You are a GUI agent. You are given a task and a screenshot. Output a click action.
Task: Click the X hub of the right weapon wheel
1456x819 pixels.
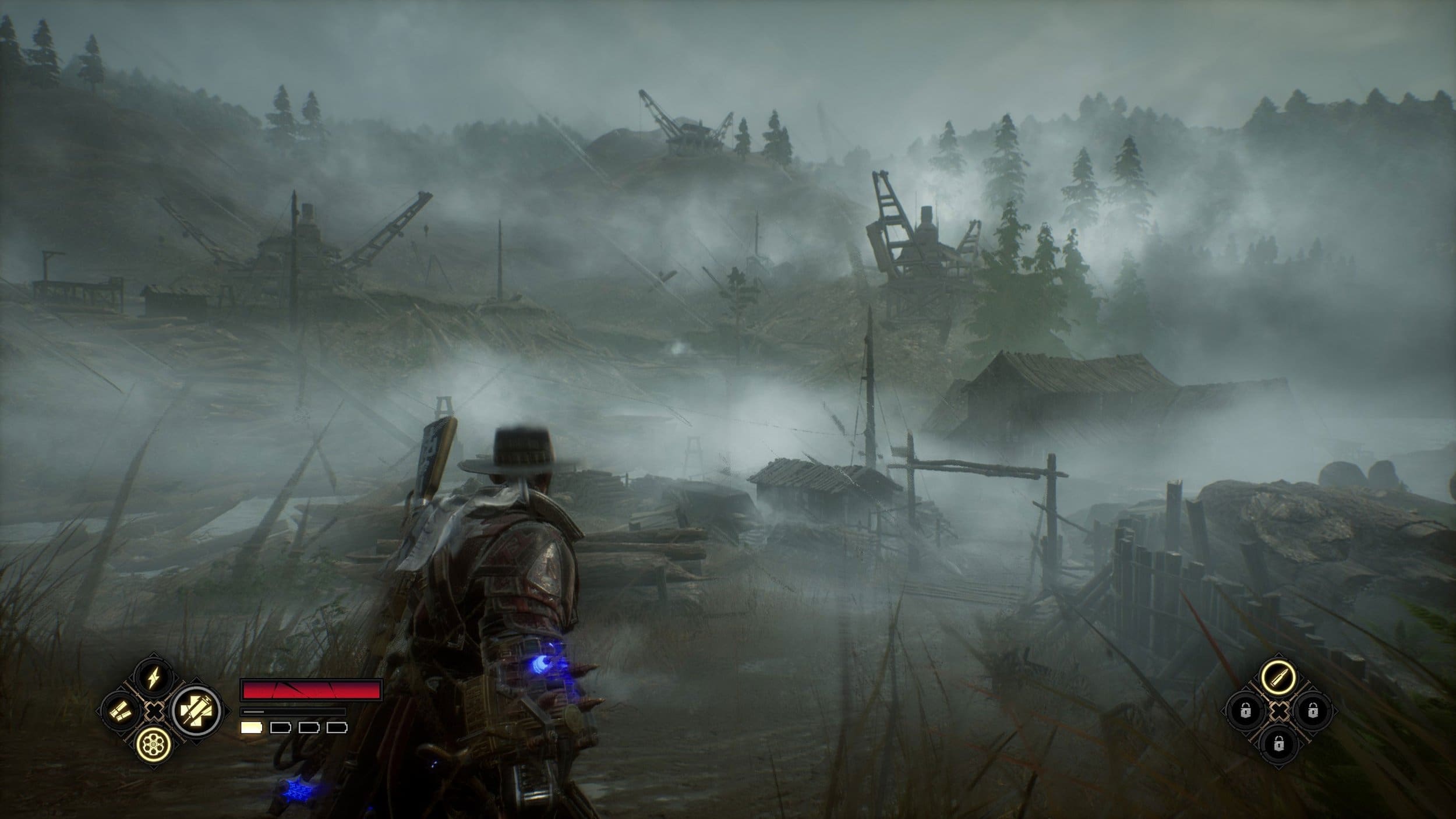point(1279,711)
